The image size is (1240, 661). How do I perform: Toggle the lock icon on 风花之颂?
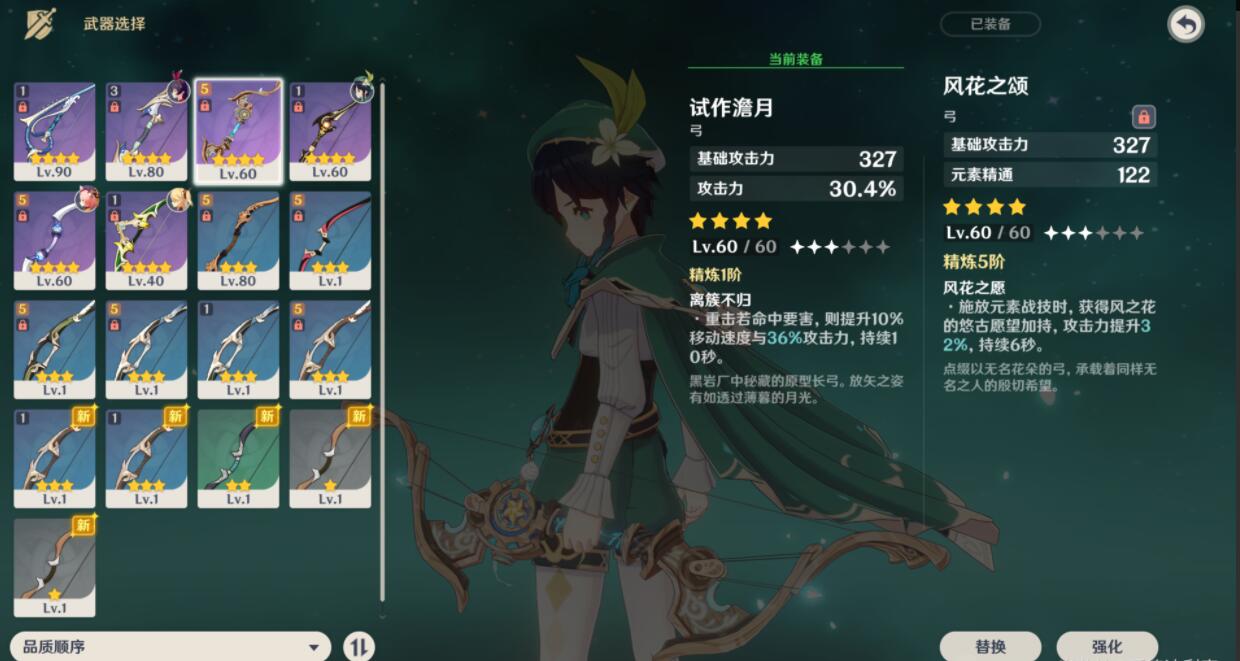pyautogui.click(x=1144, y=117)
